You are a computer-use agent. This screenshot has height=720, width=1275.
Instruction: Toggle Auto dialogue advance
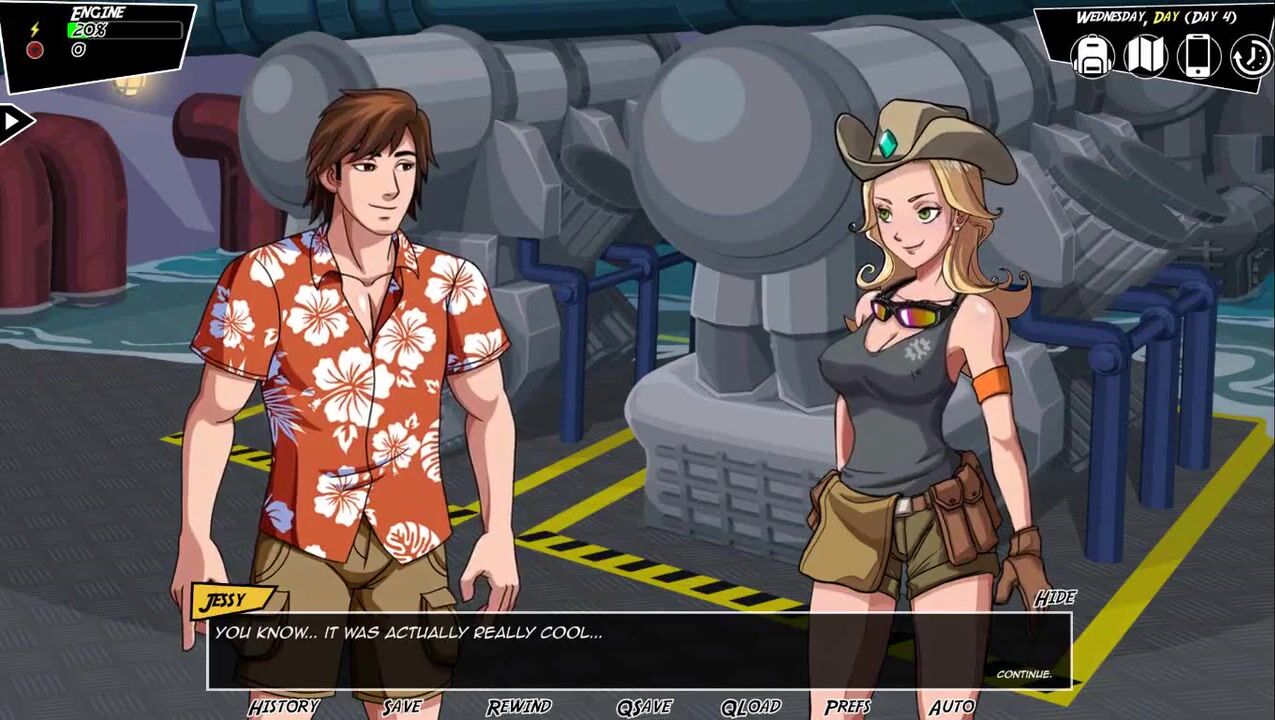click(x=951, y=707)
